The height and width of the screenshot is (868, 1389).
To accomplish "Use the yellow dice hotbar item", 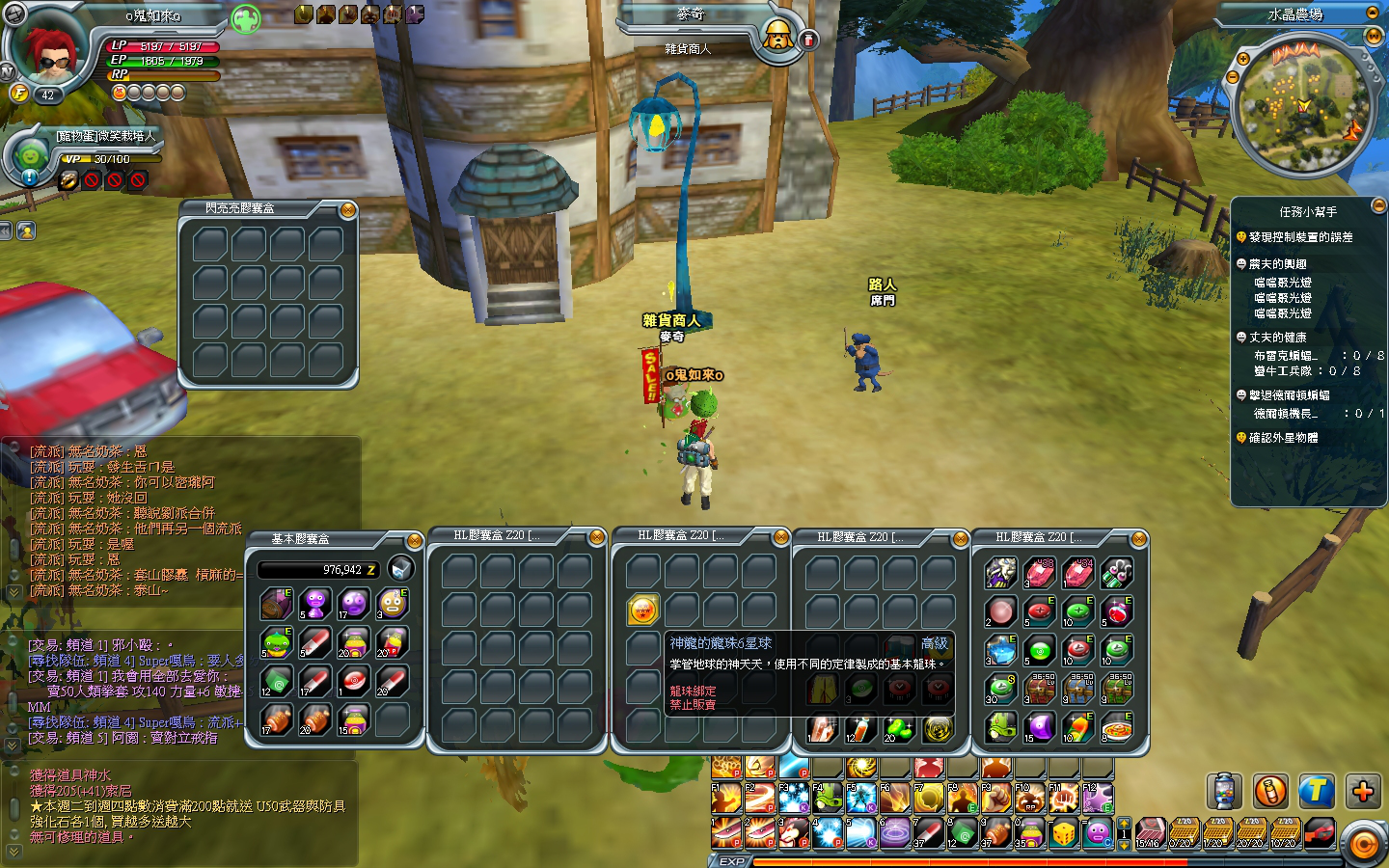I will pyautogui.click(x=1064, y=831).
